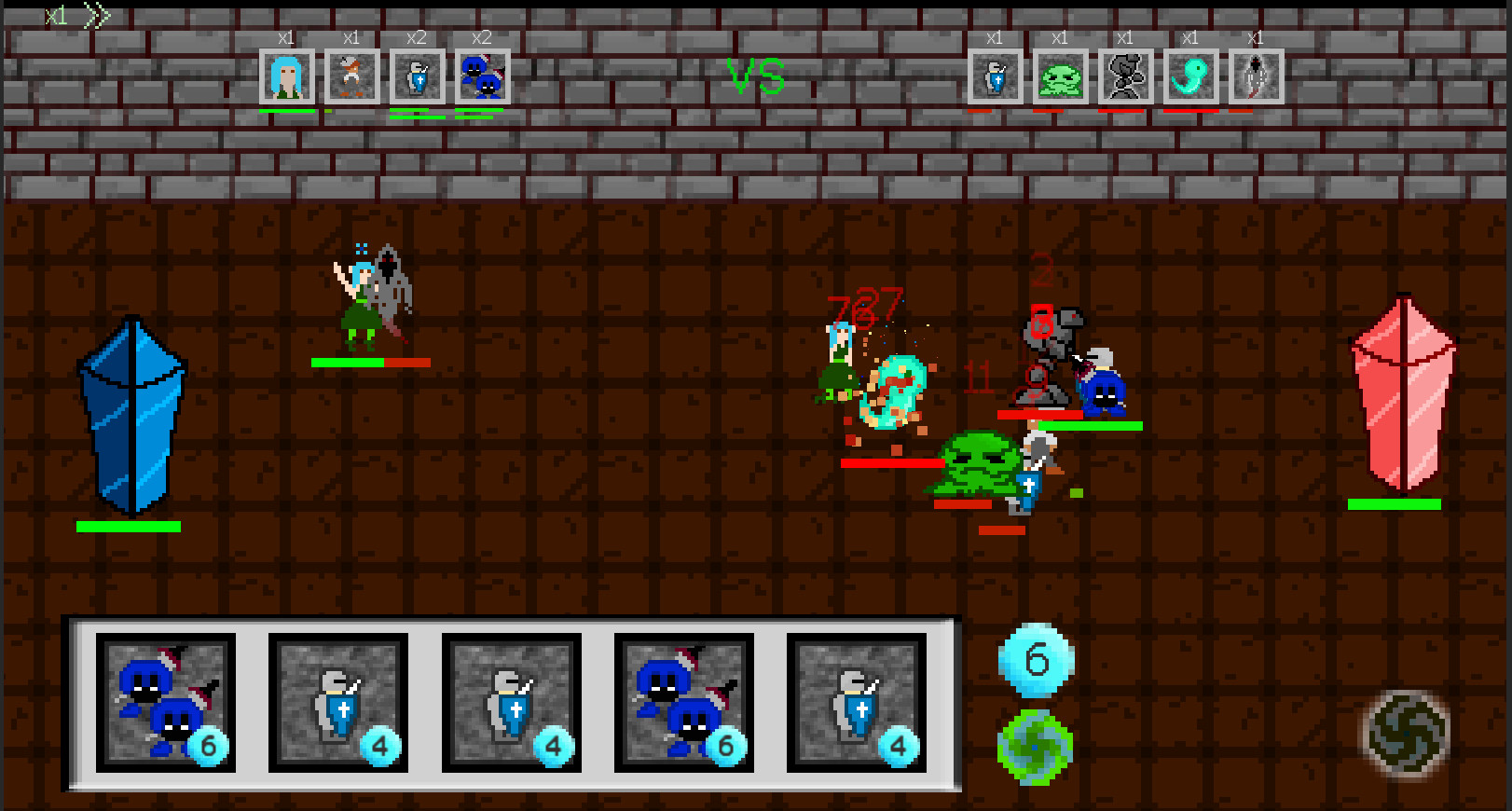Select the blue-haired mage portrait in your roster

(x=285, y=76)
